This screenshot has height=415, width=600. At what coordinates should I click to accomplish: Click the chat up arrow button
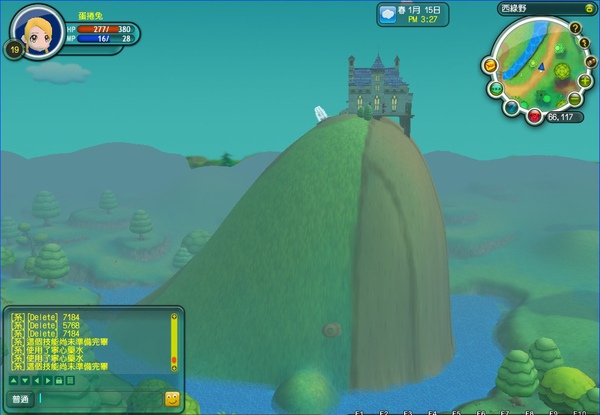pyautogui.click(x=13, y=380)
